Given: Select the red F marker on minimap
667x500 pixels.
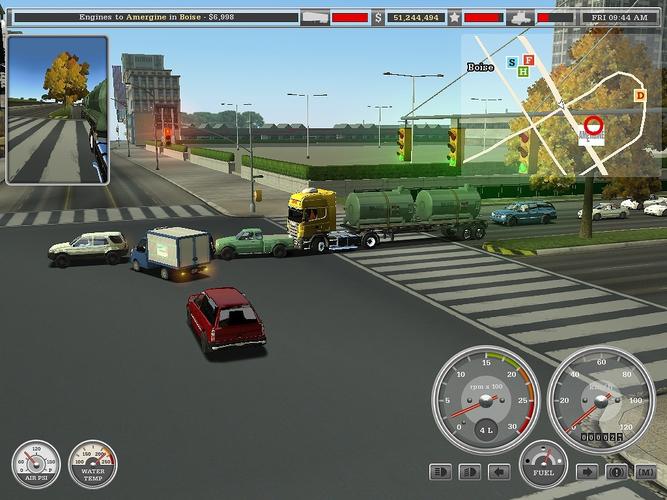Looking at the screenshot, I should click(x=528, y=60).
